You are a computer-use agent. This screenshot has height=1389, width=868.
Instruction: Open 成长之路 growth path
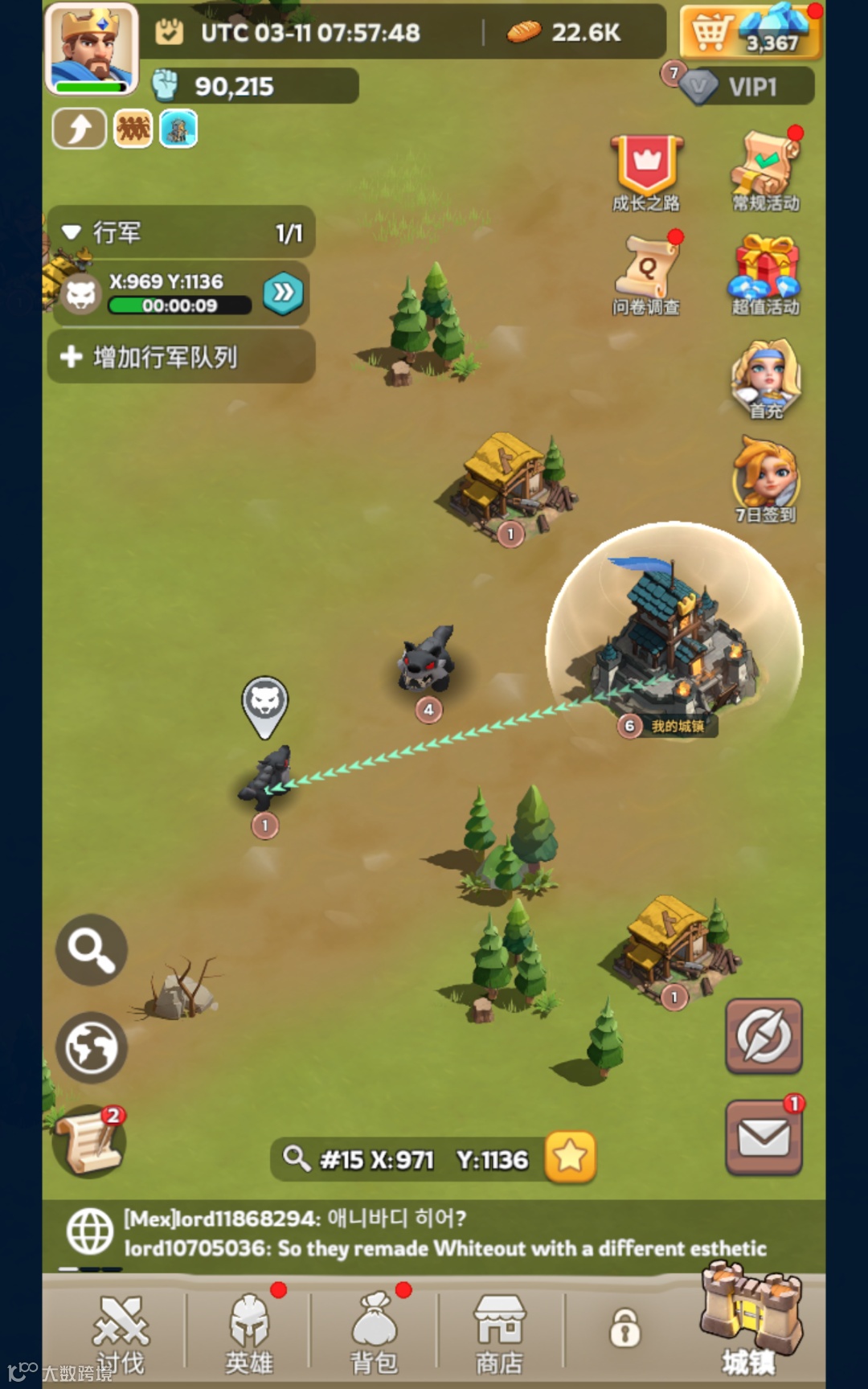click(x=646, y=172)
